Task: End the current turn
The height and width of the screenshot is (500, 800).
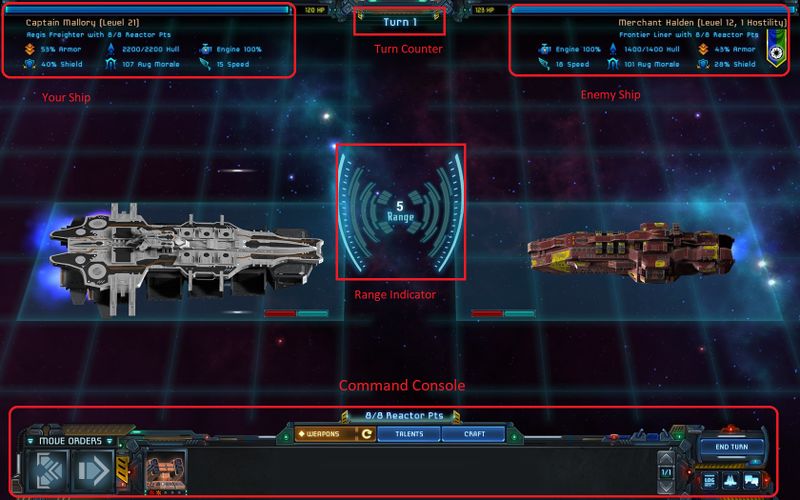Action: coord(733,447)
